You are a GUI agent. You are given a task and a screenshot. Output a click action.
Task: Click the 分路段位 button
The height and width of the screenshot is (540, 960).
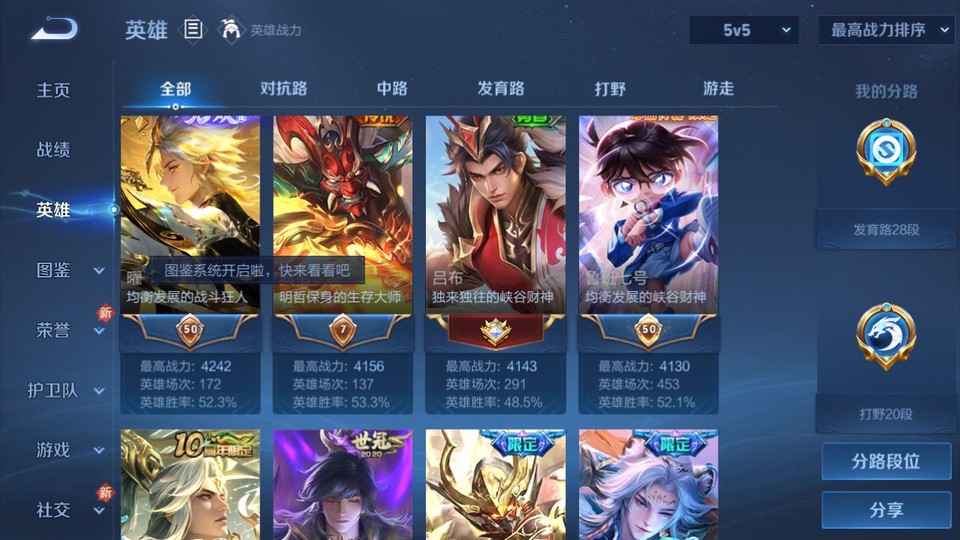[x=886, y=462]
